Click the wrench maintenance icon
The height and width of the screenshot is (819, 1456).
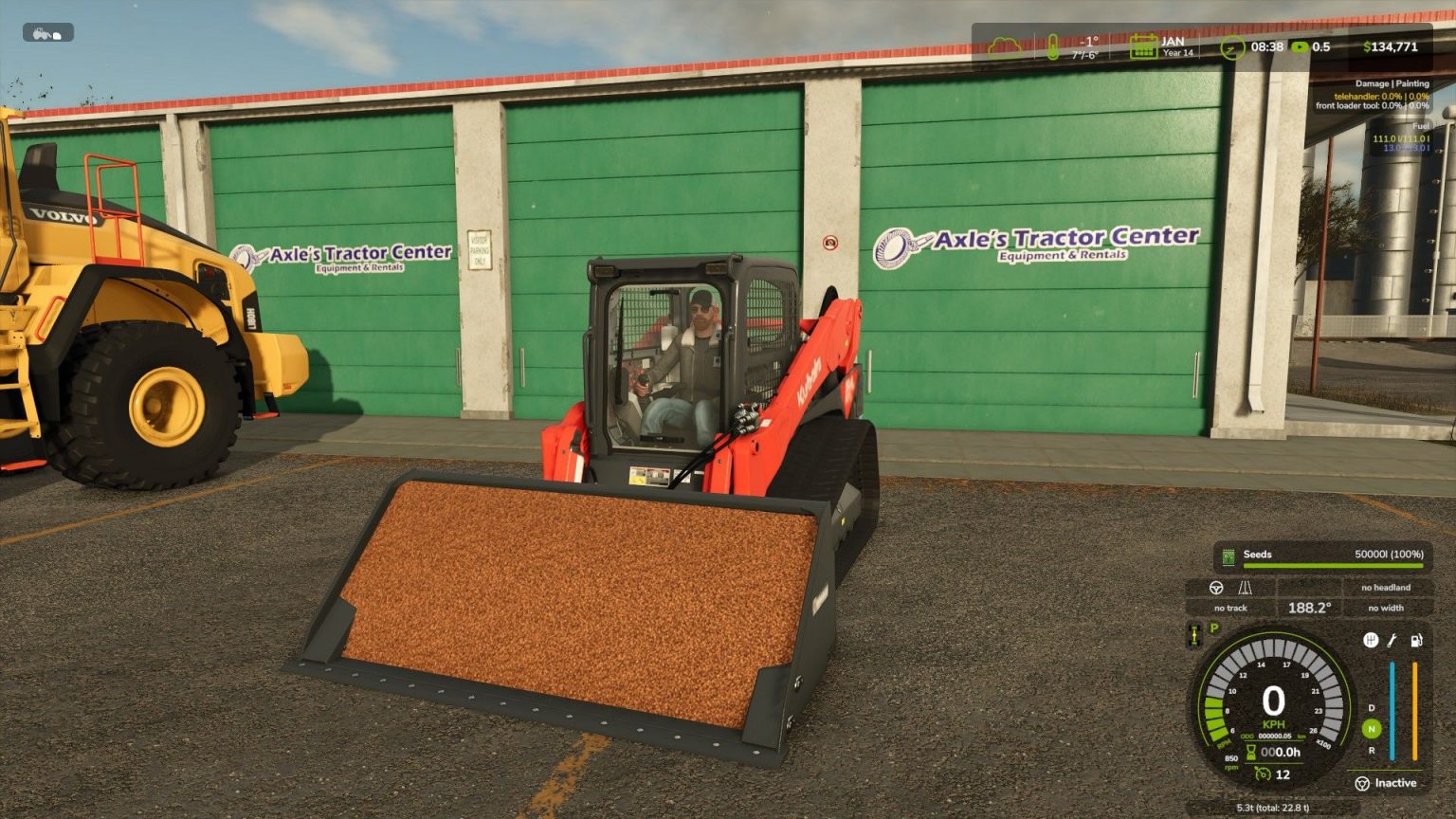coord(1392,641)
